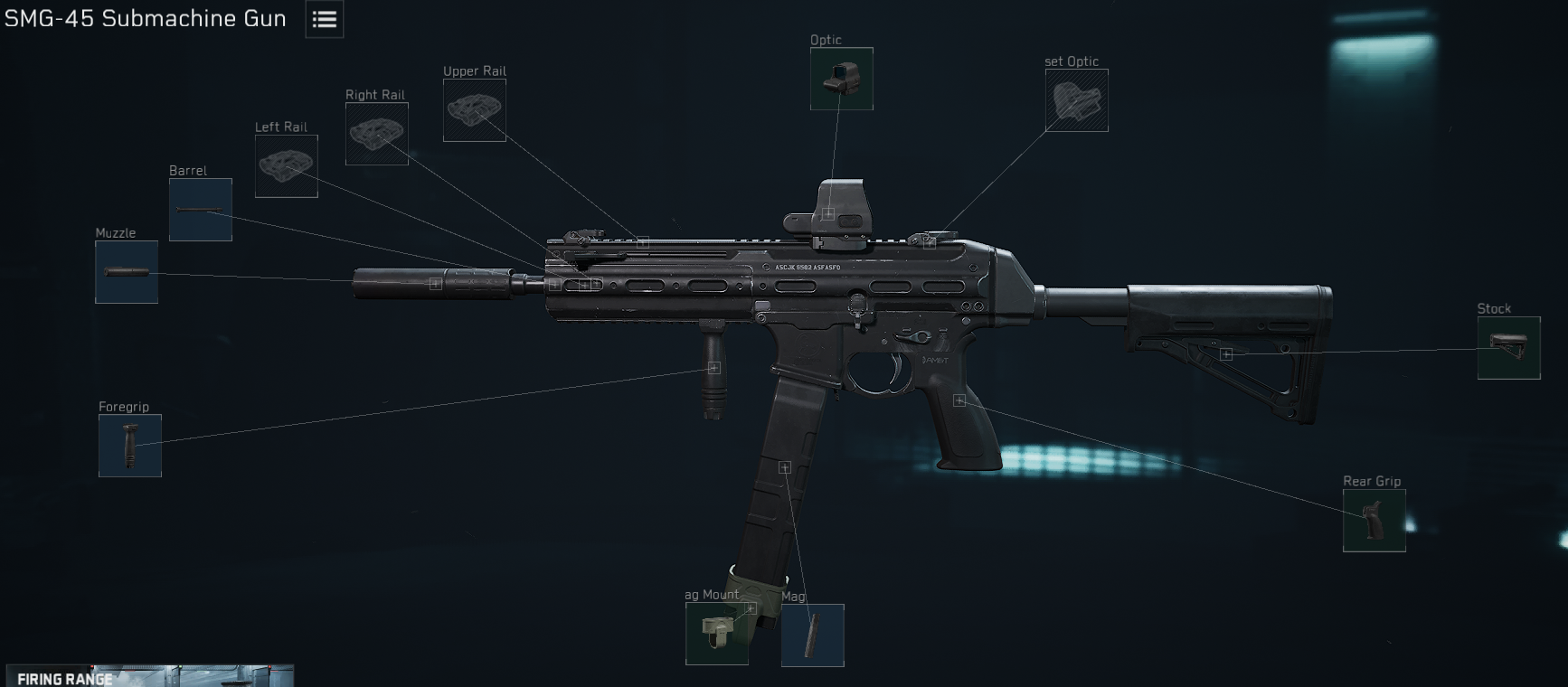Screen dimensions: 1568x687
Task: Click the SMG-45 Submachine Gun title
Action: click(145, 18)
